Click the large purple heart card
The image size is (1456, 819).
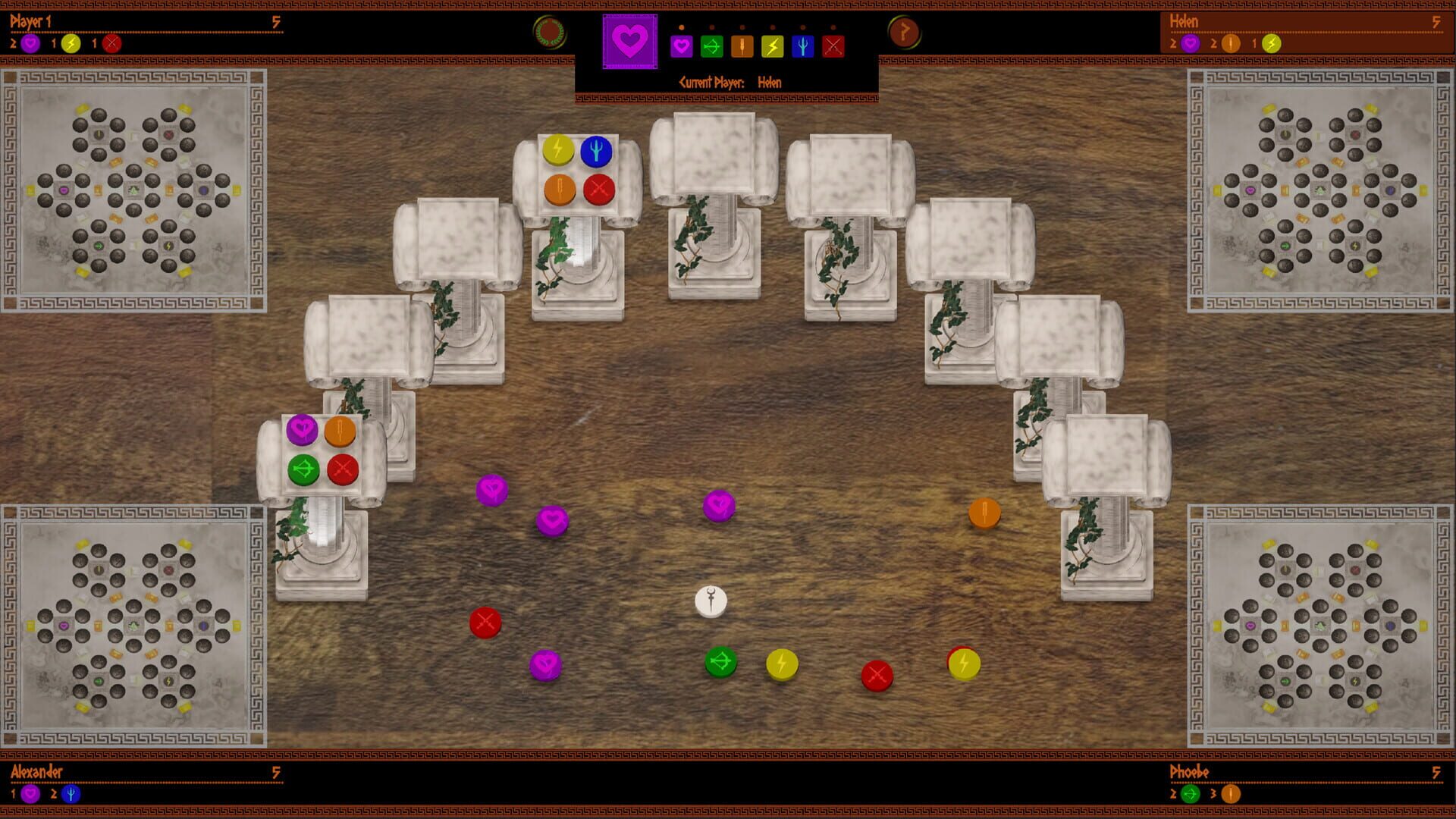point(630,41)
